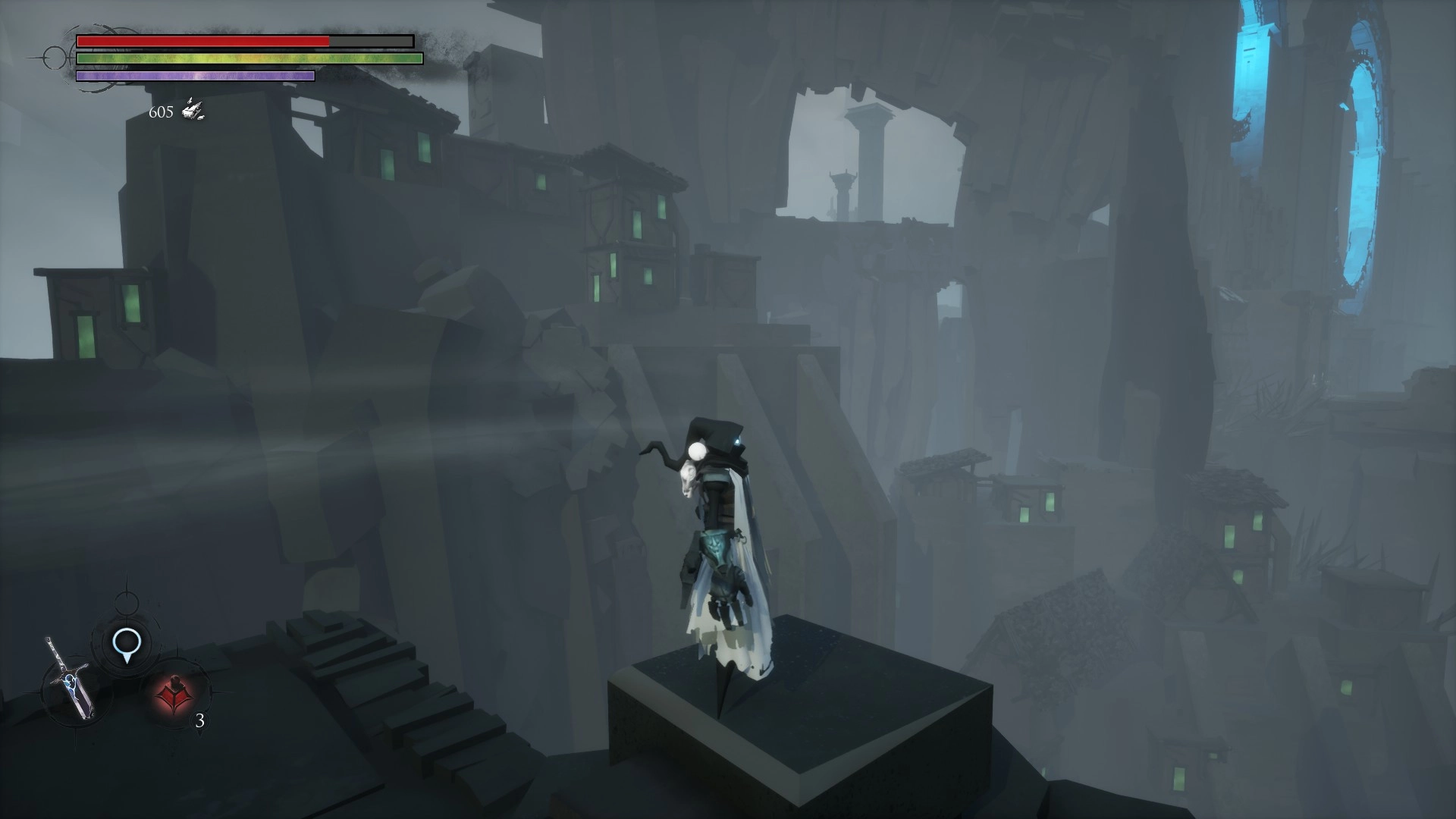Activate the blue orb ability slot
1456x819 pixels.
(x=126, y=644)
